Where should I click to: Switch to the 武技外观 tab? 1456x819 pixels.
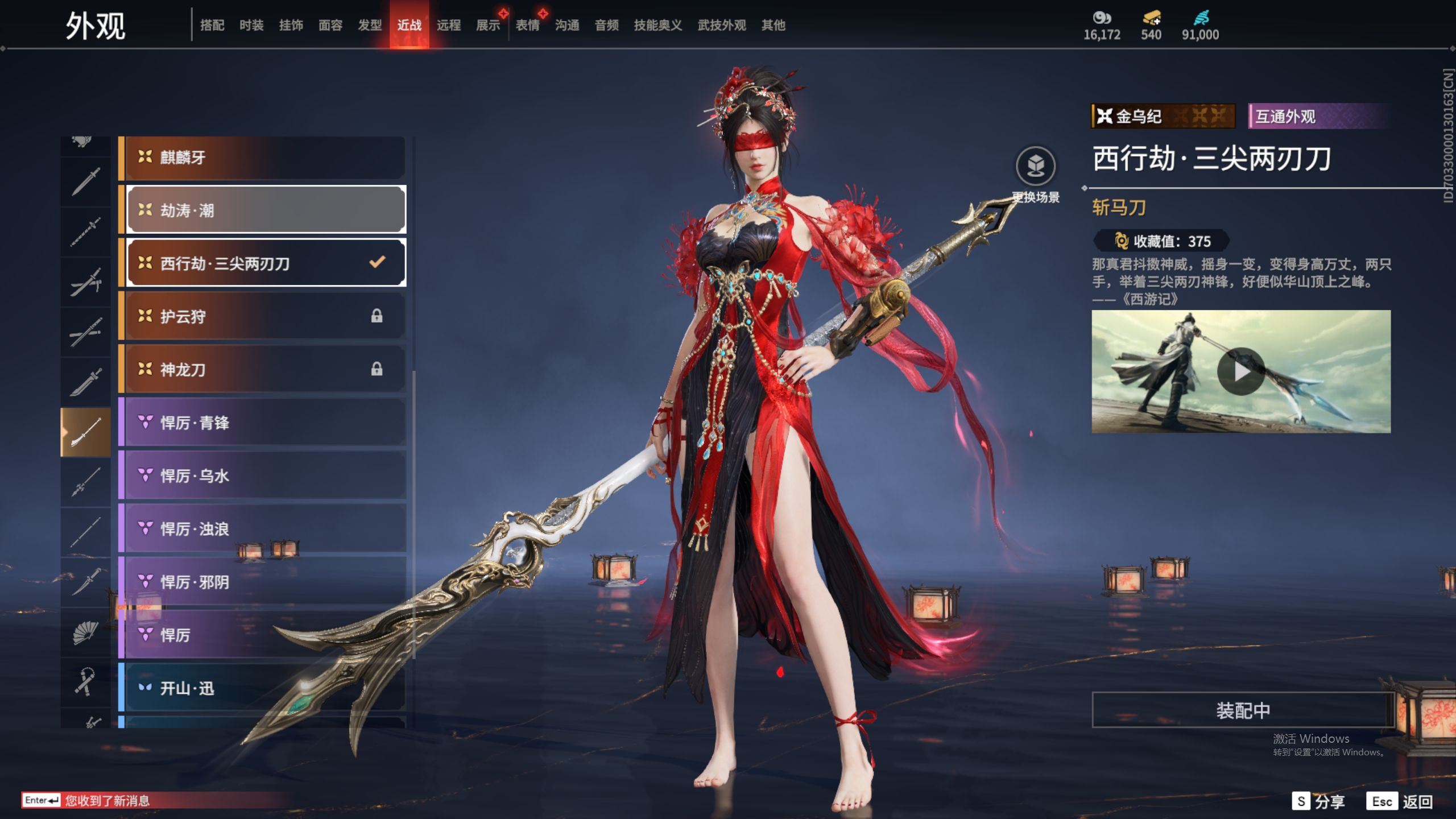(x=721, y=25)
